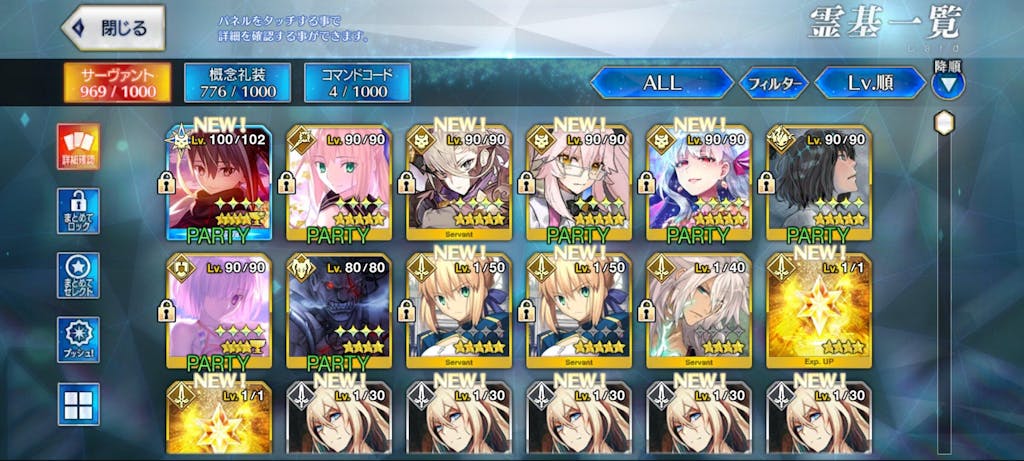
Task: Change layout with the four-square grid icon
Action: [77, 405]
